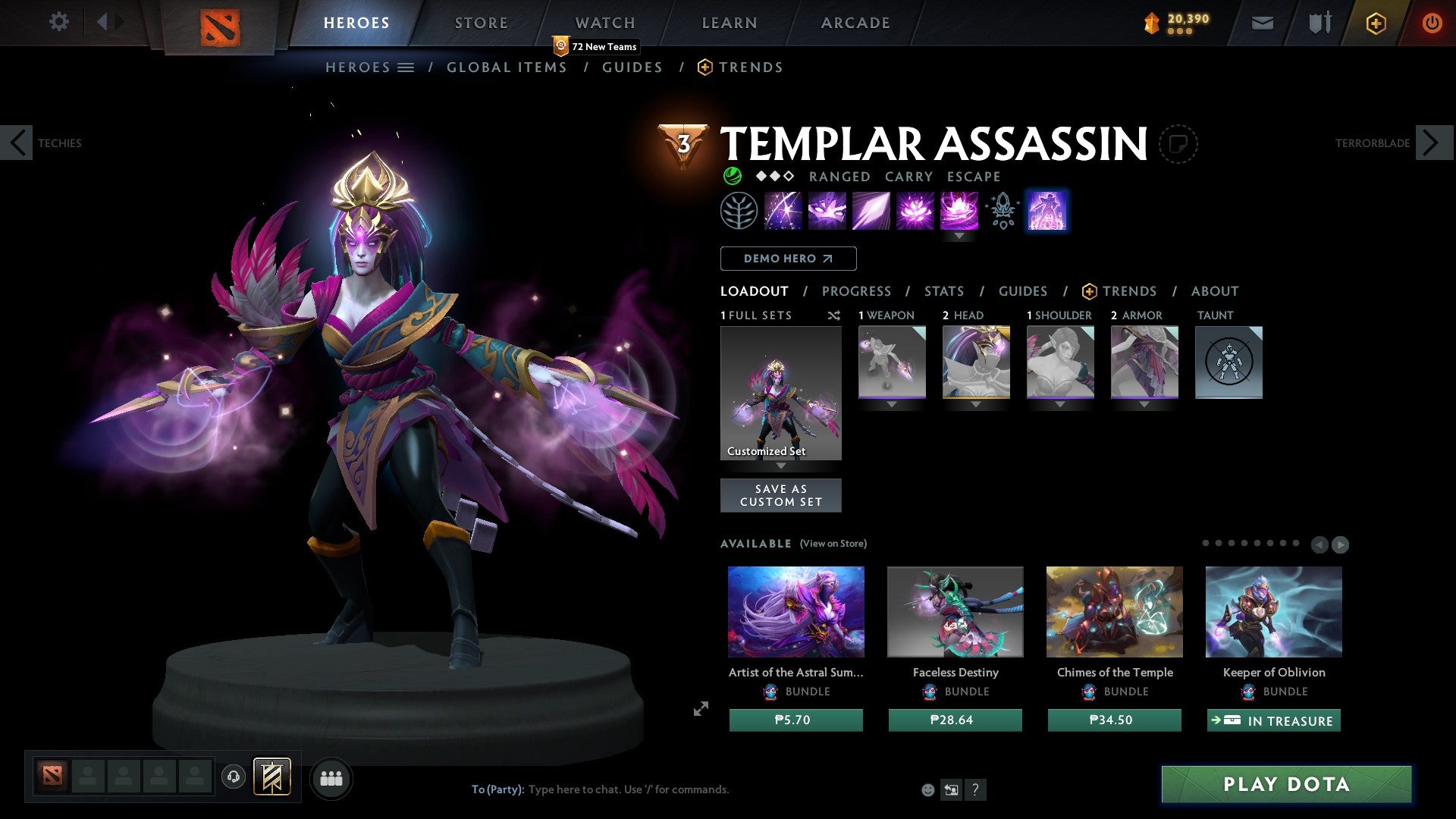Open the mail envelope icon
This screenshot has height=819, width=1456.
[1262, 23]
